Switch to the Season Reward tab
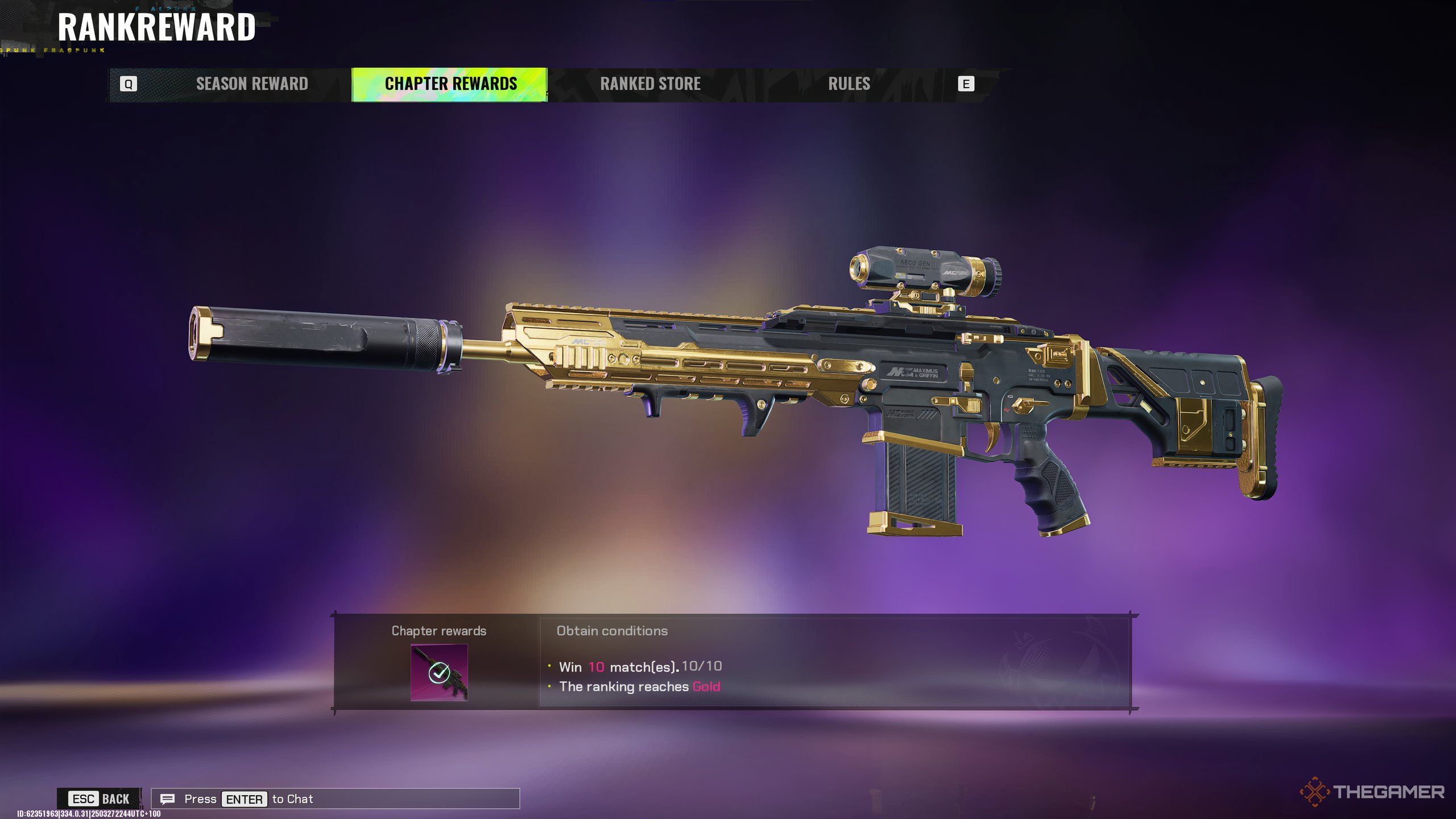Screen dimensions: 1456x819 (252, 84)
